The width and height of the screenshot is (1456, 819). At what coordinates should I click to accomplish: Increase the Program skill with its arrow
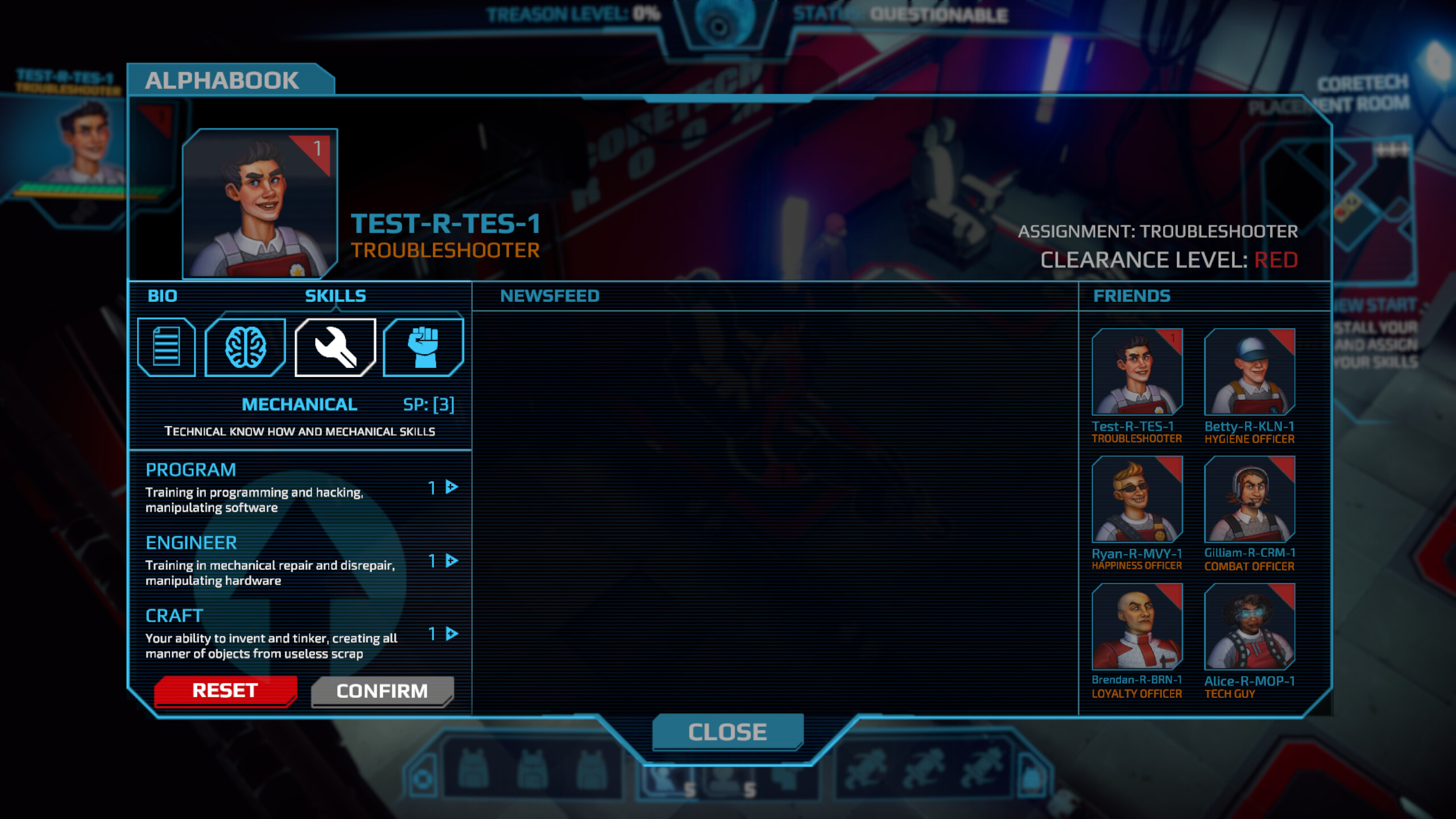click(449, 487)
